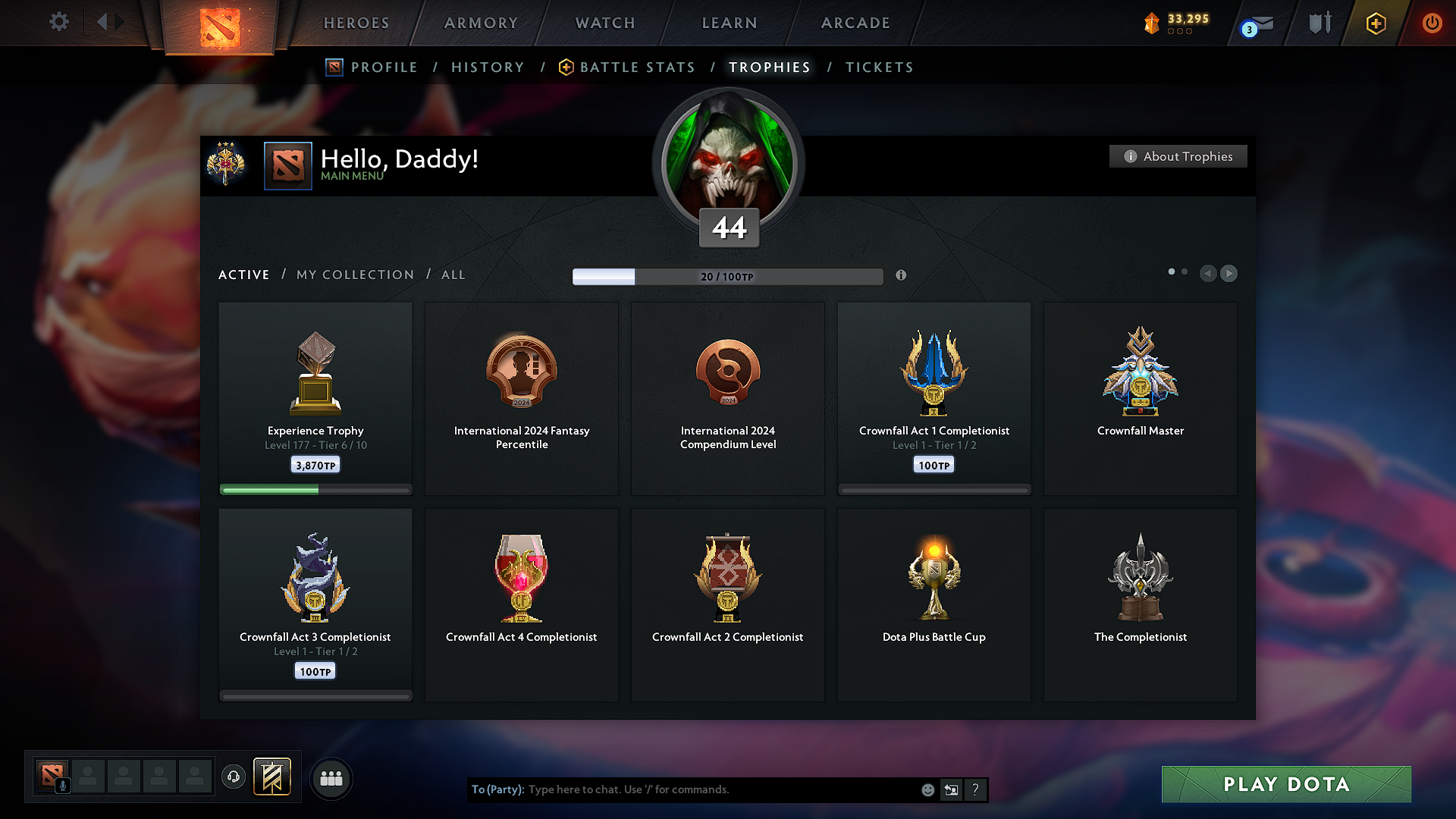Viewport: 1456px width, 819px height.
Task: Open the settings gear in top left
Action: pos(58,22)
